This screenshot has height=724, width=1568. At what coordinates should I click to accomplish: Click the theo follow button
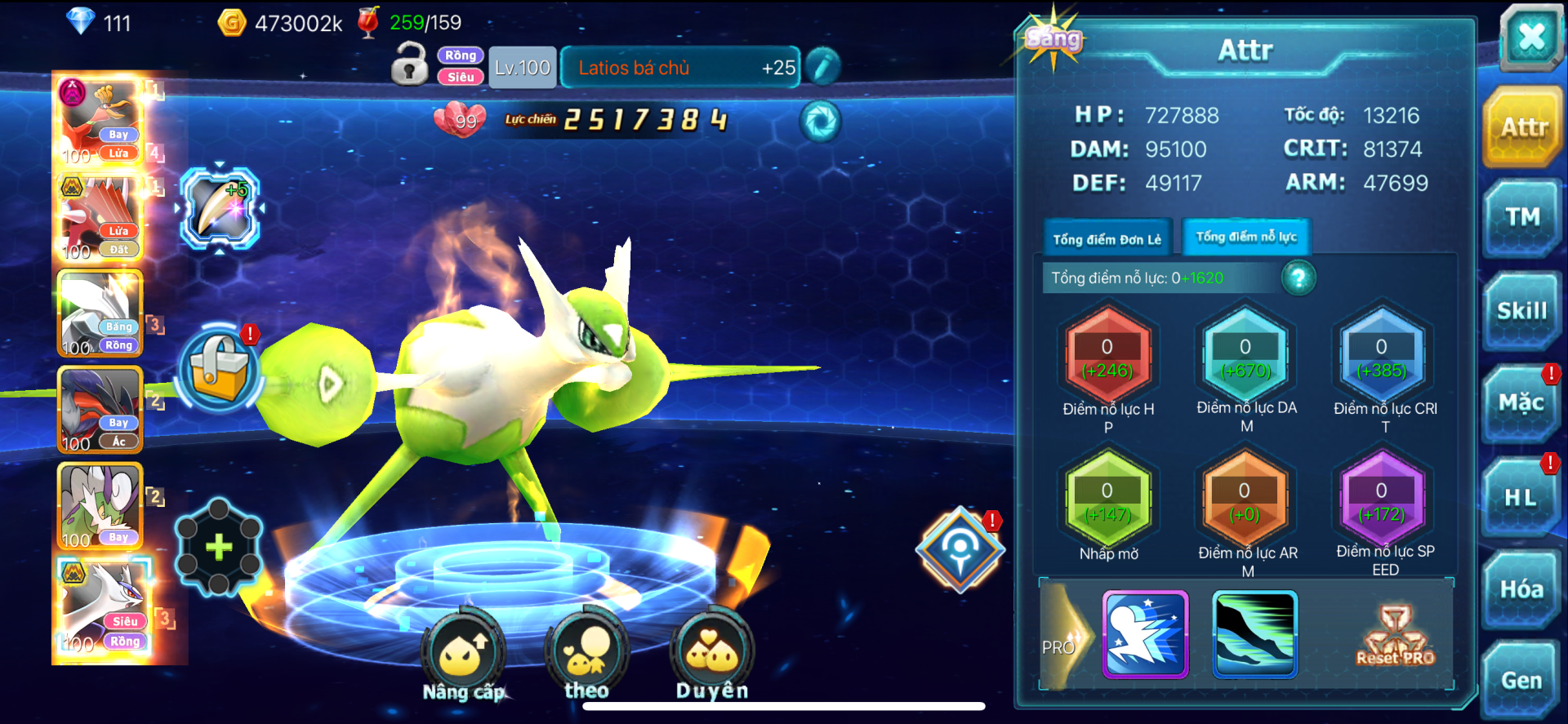[x=586, y=655]
